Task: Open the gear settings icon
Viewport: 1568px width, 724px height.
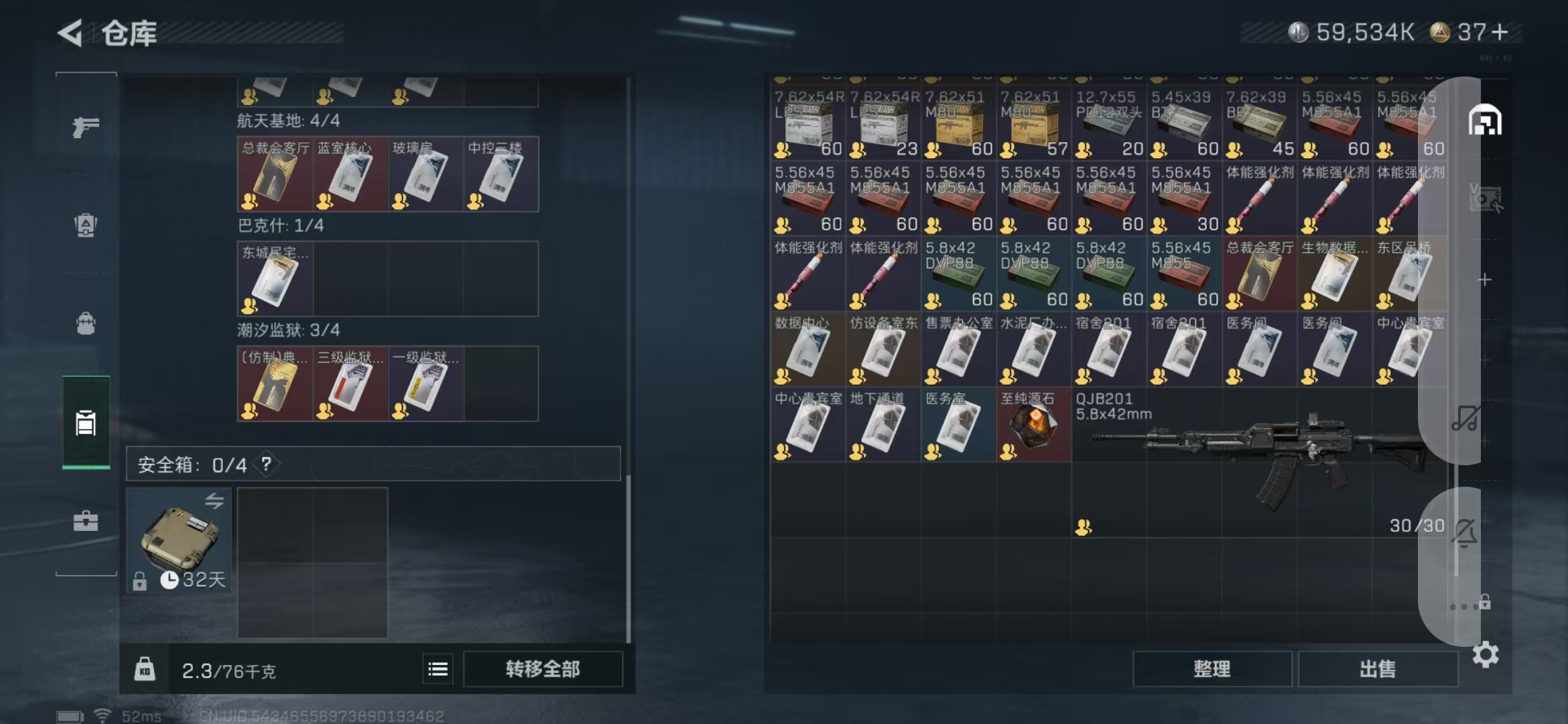Action: [1485, 654]
